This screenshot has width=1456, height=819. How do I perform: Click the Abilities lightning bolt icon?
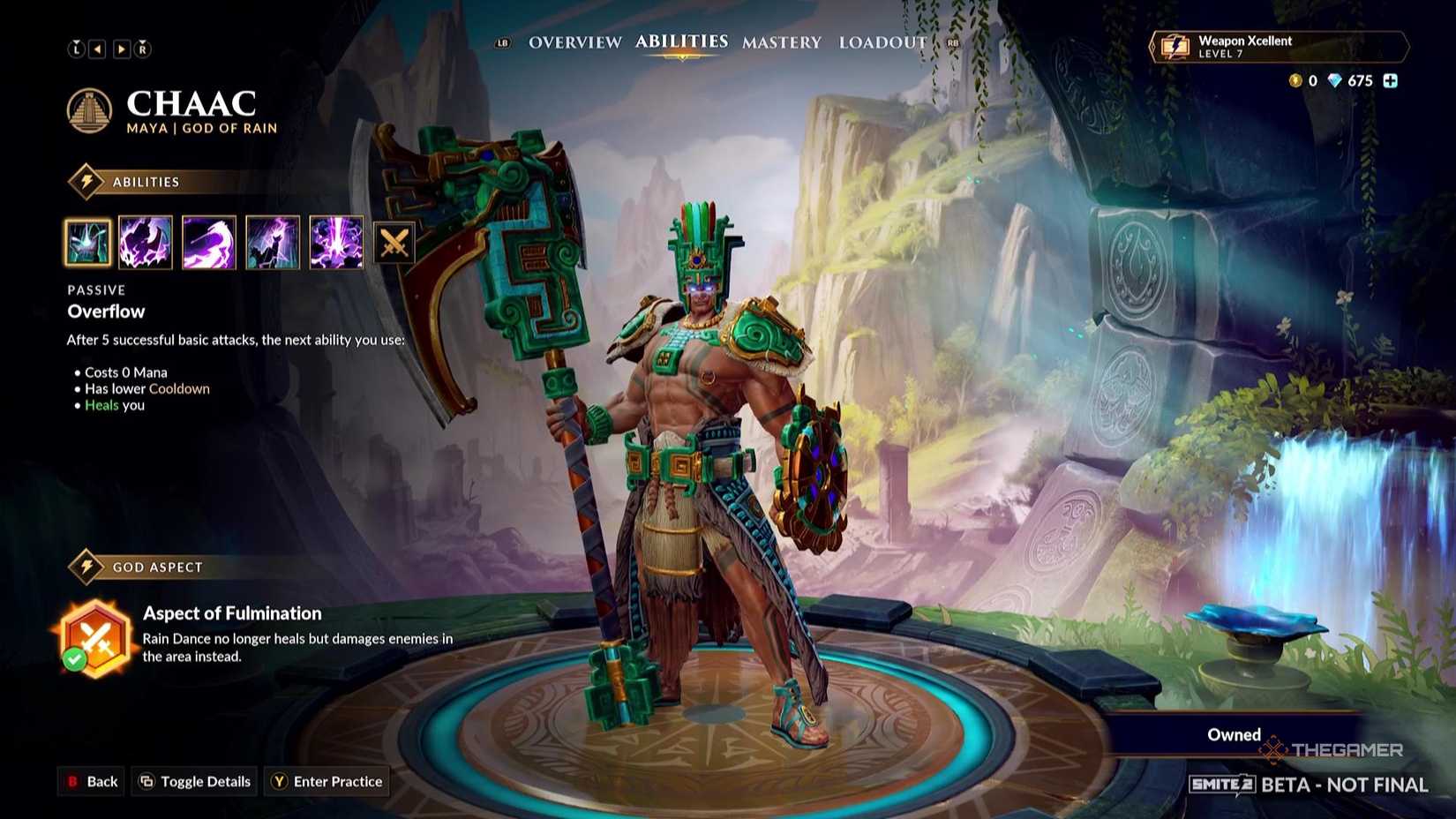point(85,181)
